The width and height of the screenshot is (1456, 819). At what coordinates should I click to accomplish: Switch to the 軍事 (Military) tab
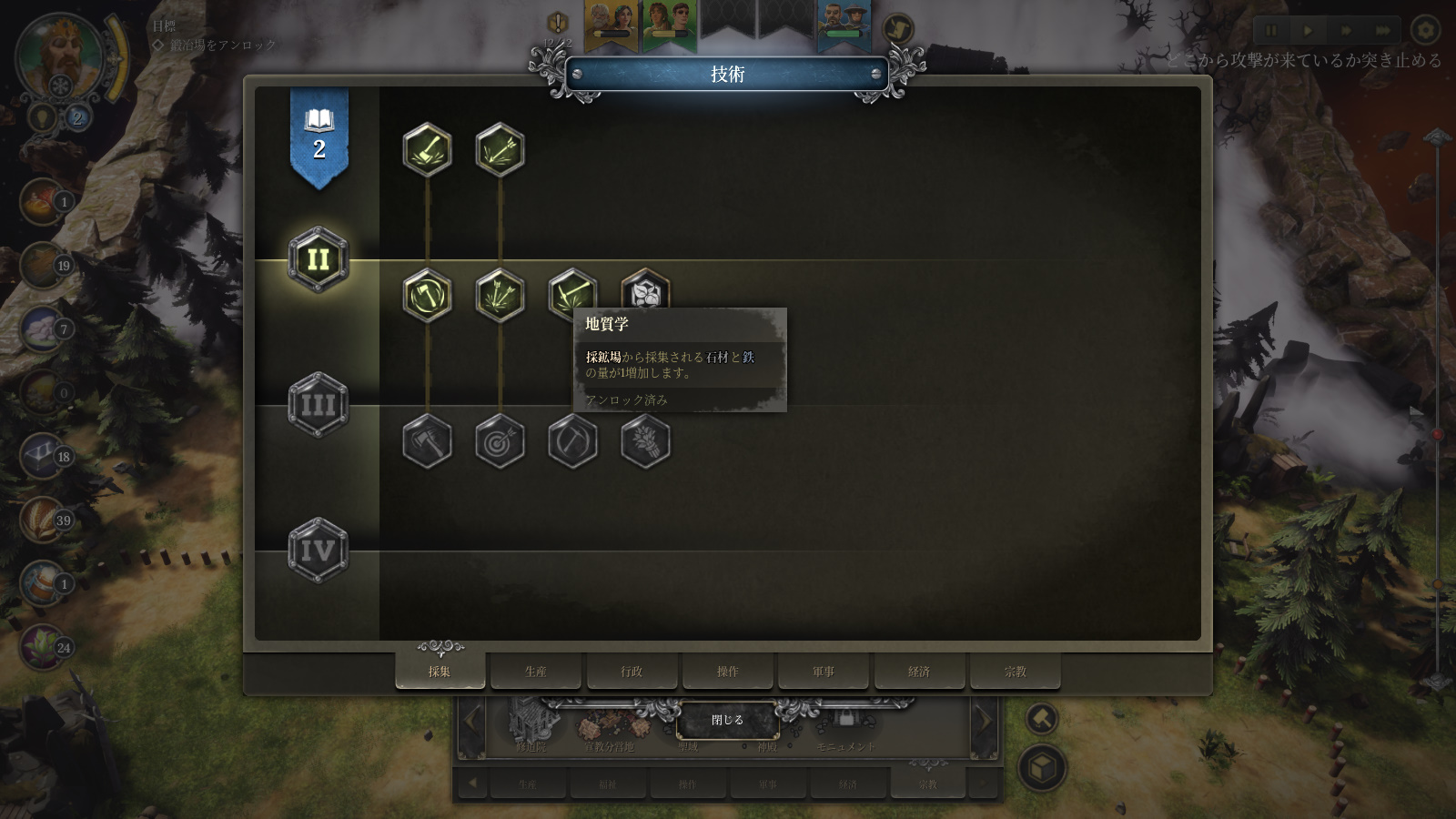[x=824, y=671]
